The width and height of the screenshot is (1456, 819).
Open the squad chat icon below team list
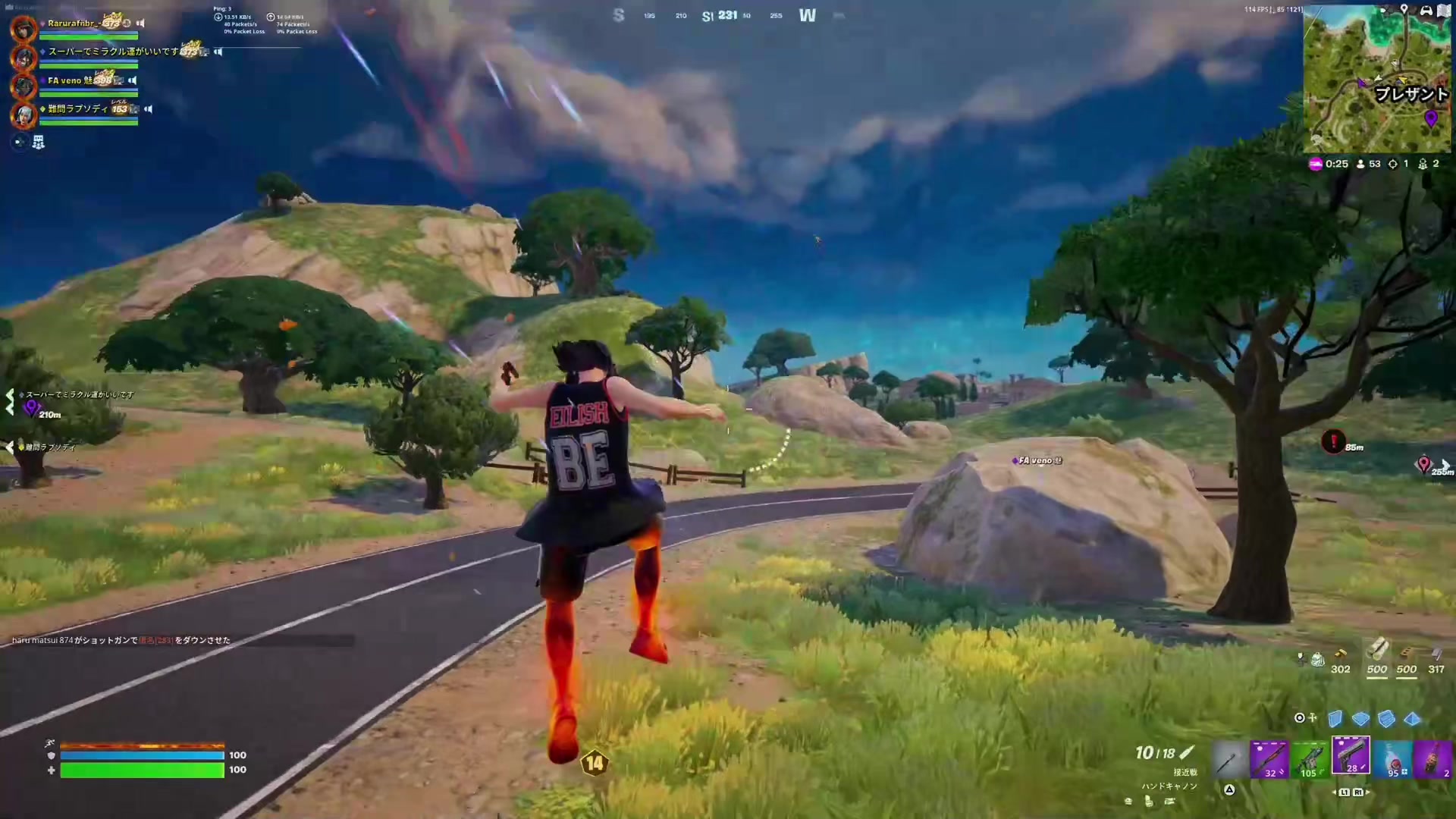tap(38, 142)
